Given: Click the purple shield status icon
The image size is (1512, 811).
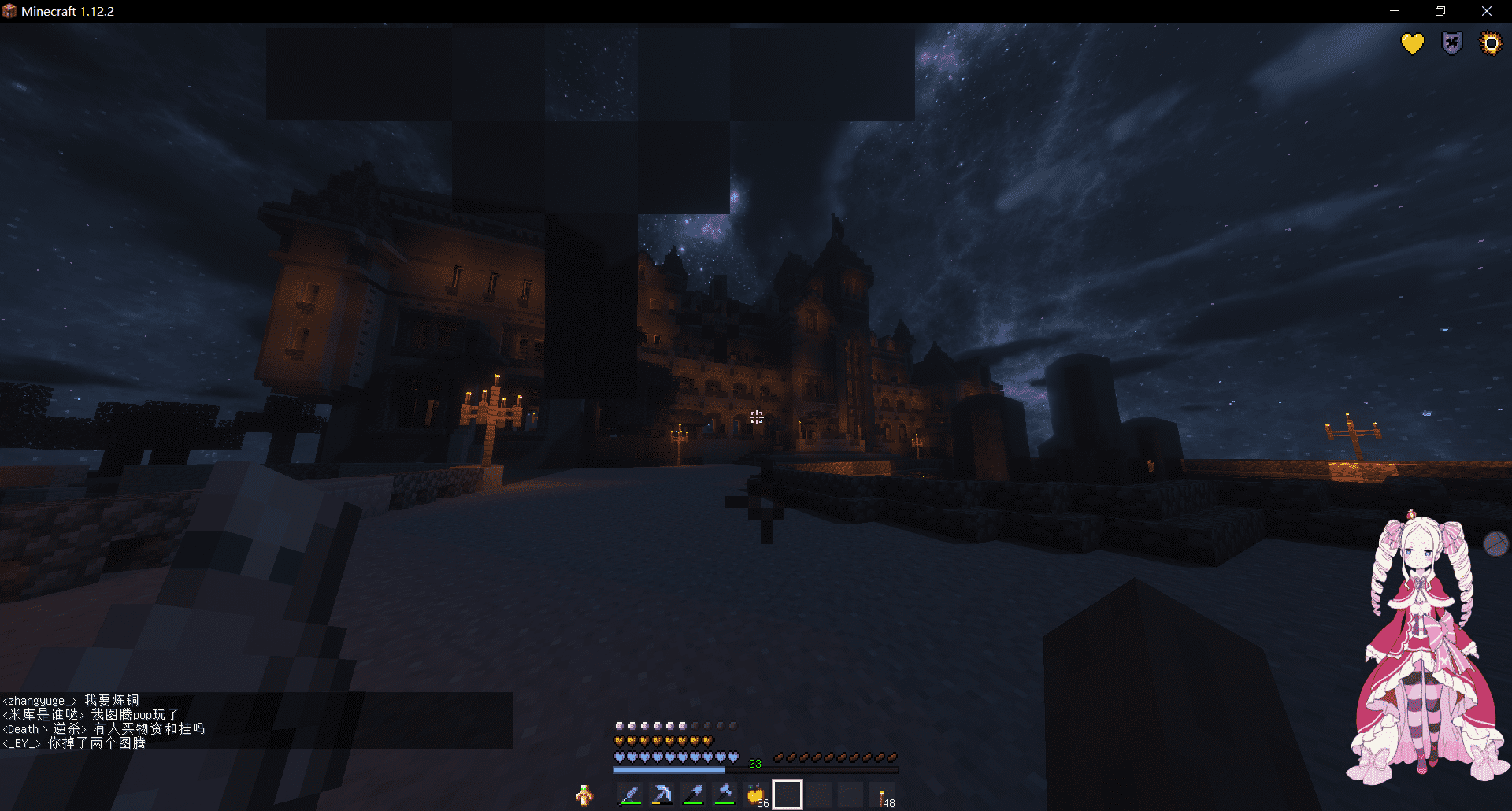Looking at the screenshot, I should pos(1451,43).
